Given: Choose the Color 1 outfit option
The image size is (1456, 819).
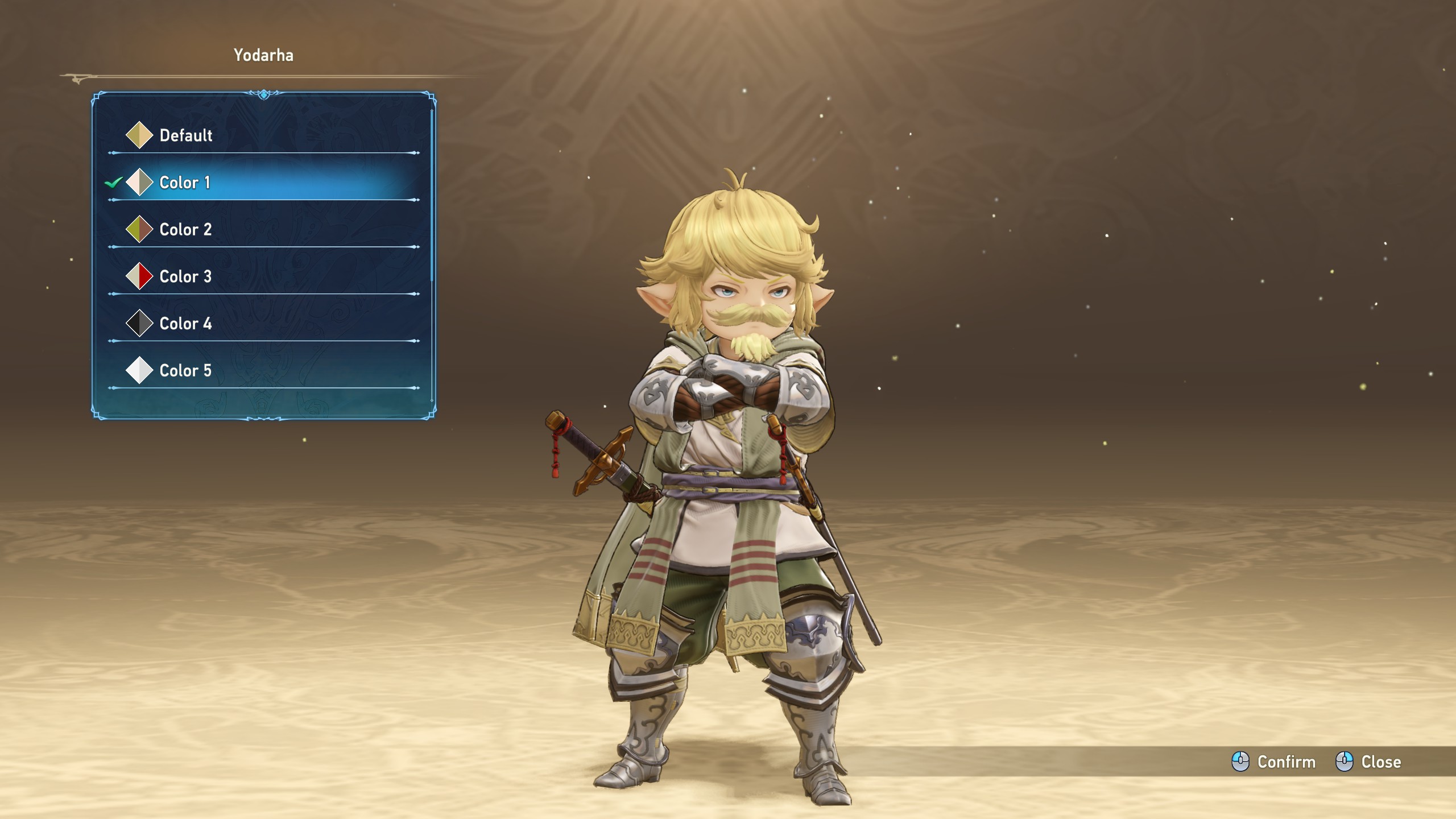Looking at the screenshot, I should coord(185,183).
